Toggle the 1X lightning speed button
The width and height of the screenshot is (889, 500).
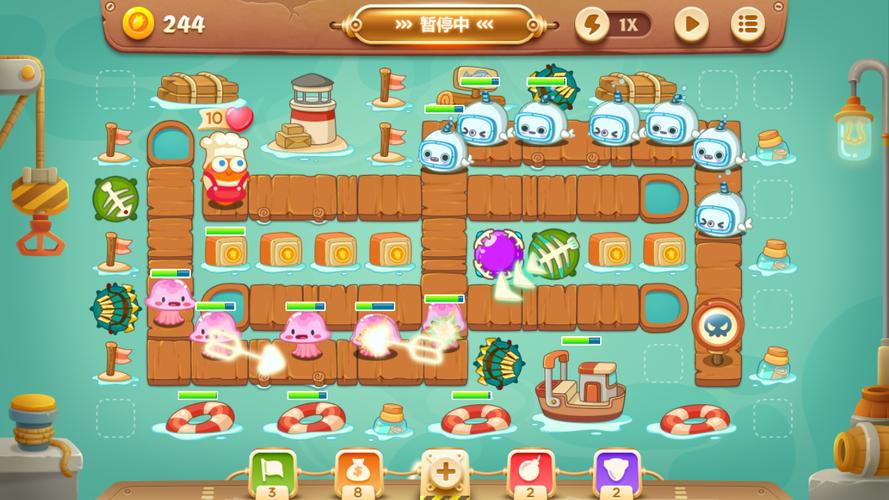click(x=612, y=24)
